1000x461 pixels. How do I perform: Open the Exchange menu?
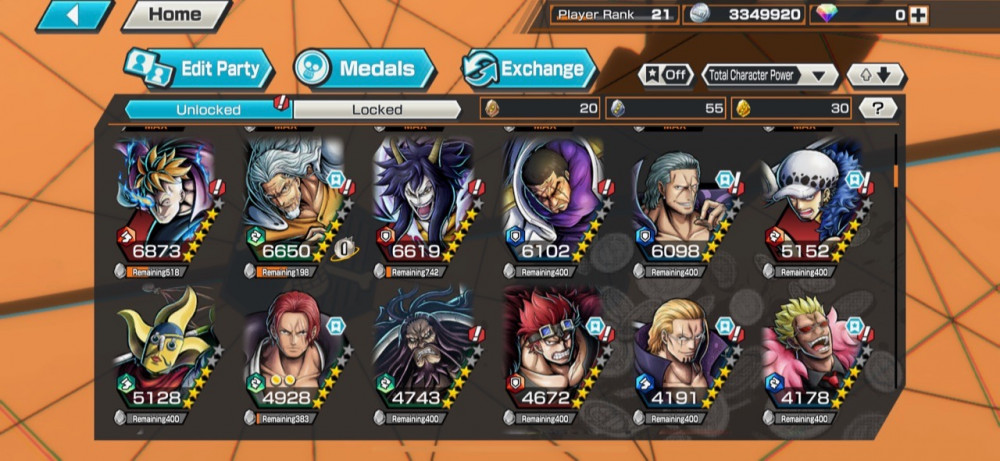(530, 69)
